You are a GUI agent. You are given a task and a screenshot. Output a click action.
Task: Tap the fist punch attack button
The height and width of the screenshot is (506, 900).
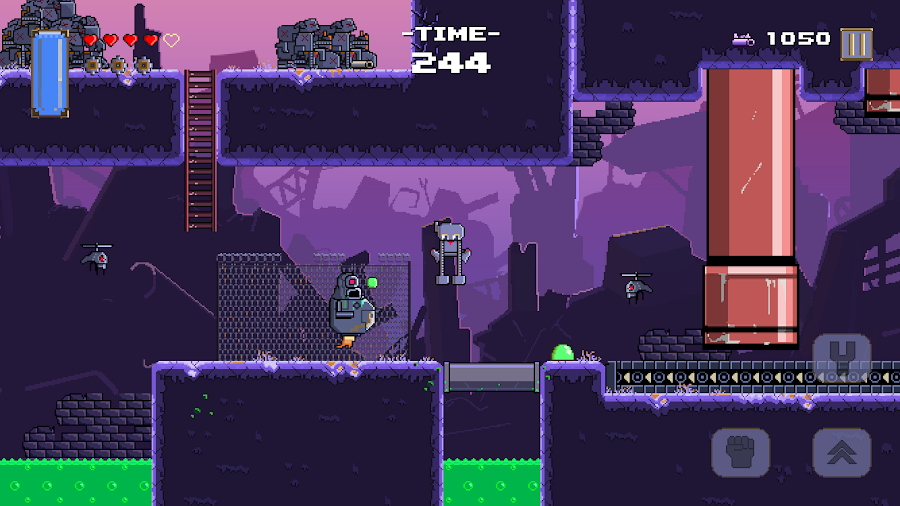(740, 452)
